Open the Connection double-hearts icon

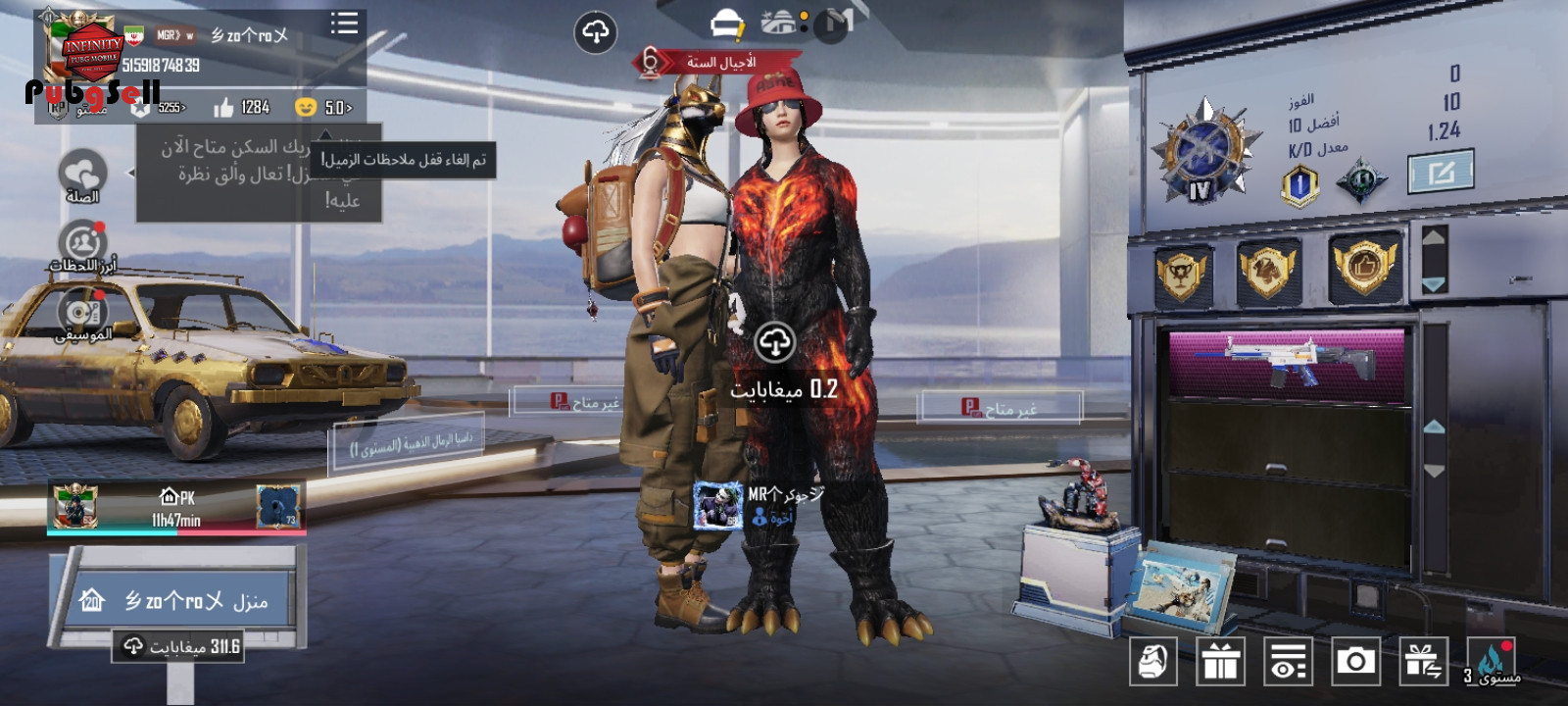(82, 174)
